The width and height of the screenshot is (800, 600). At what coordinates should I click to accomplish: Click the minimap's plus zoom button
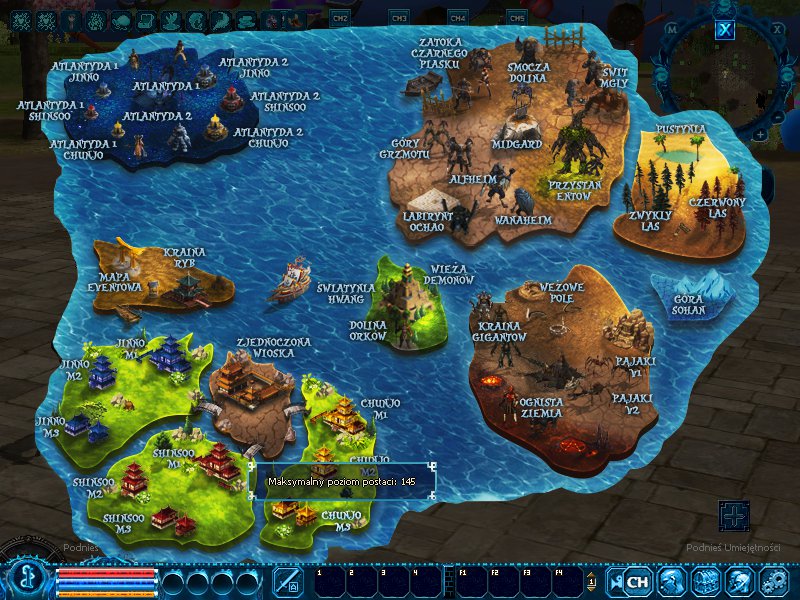760,134
